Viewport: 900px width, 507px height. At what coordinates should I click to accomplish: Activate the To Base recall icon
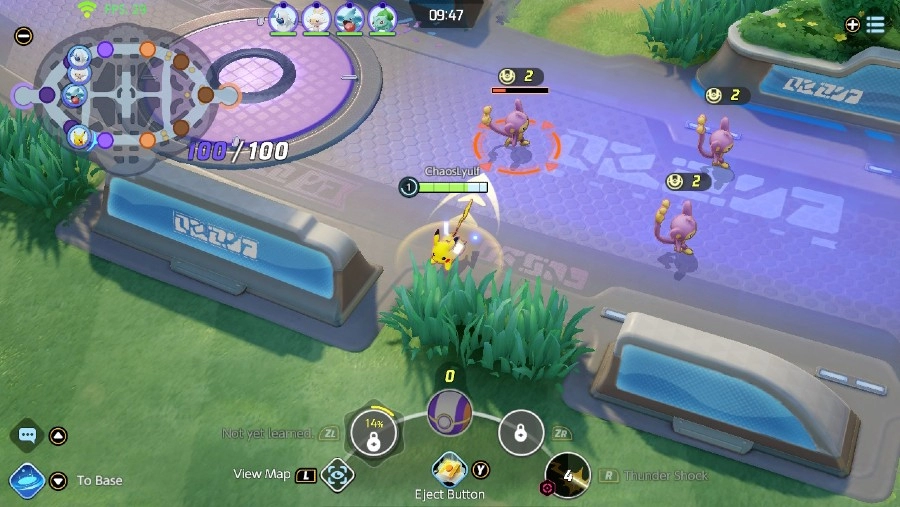[26, 480]
